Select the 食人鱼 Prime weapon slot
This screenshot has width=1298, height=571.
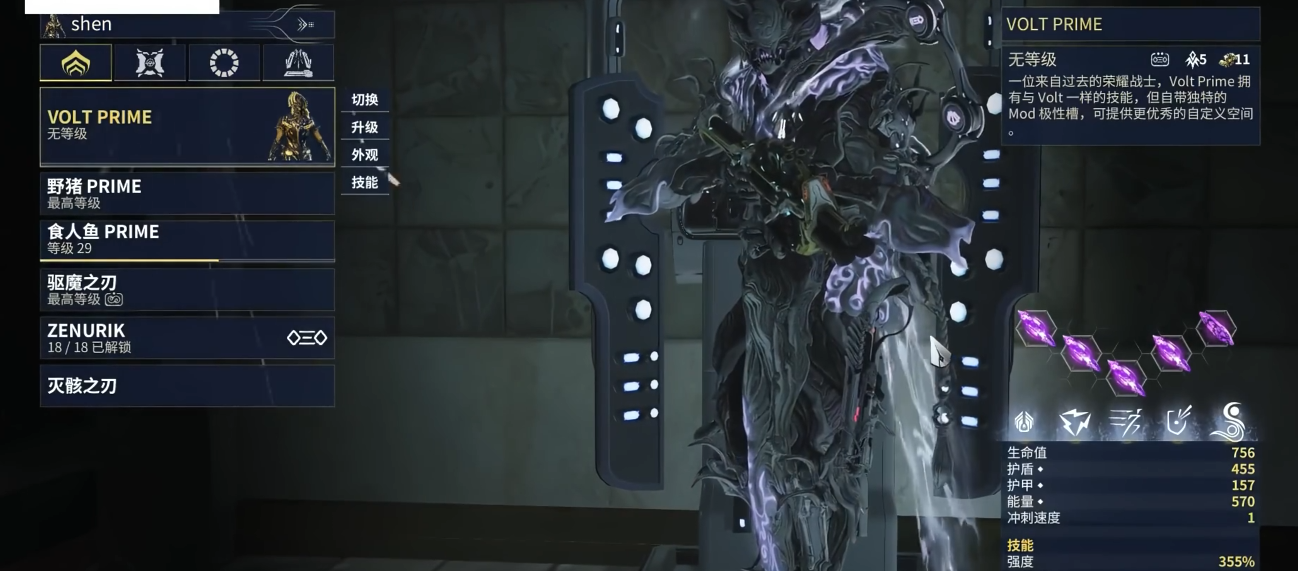[187, 240]
